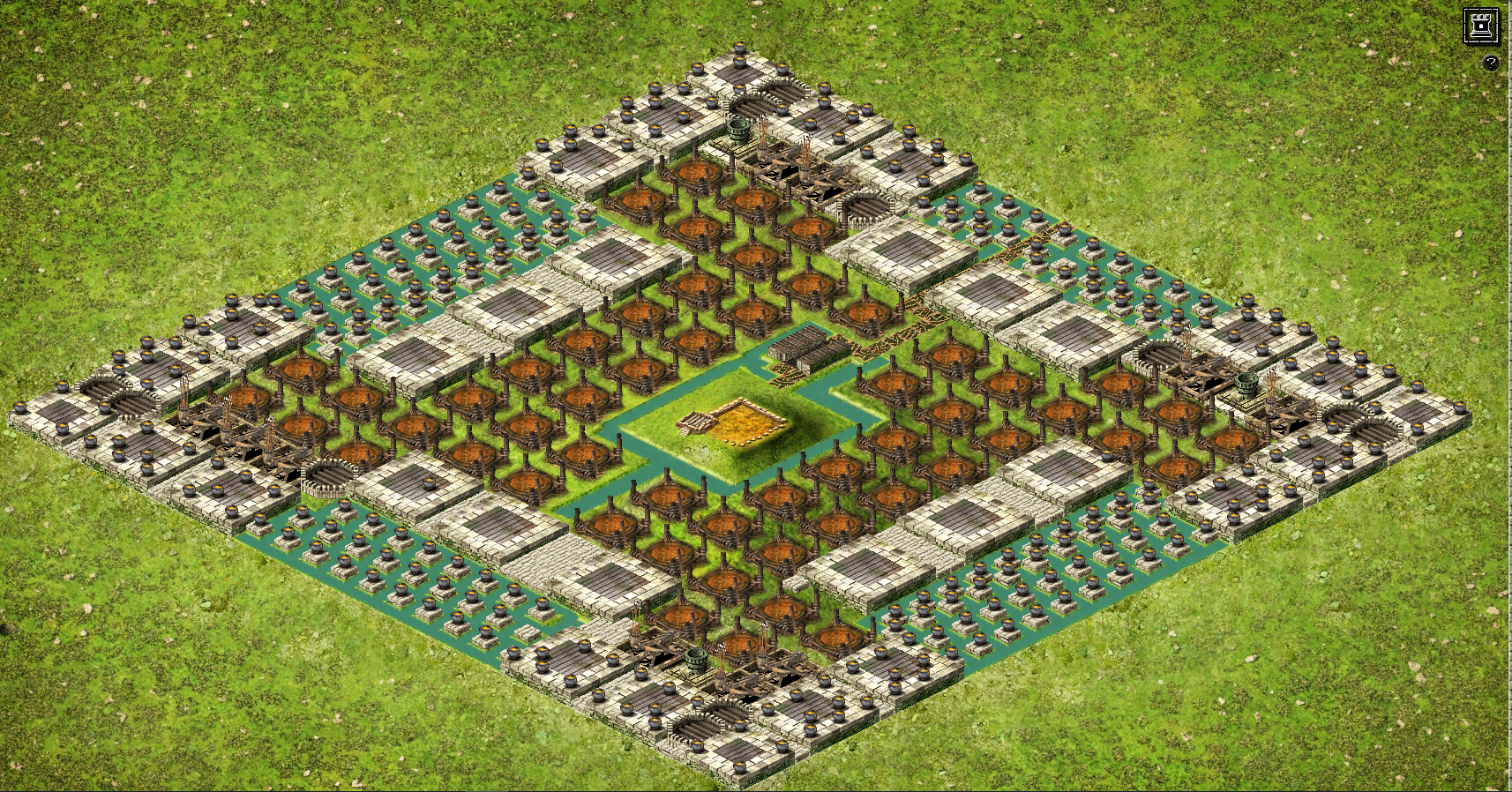Click the castle tower icon button
The image size is (1512, 792).
[1480, 26]
